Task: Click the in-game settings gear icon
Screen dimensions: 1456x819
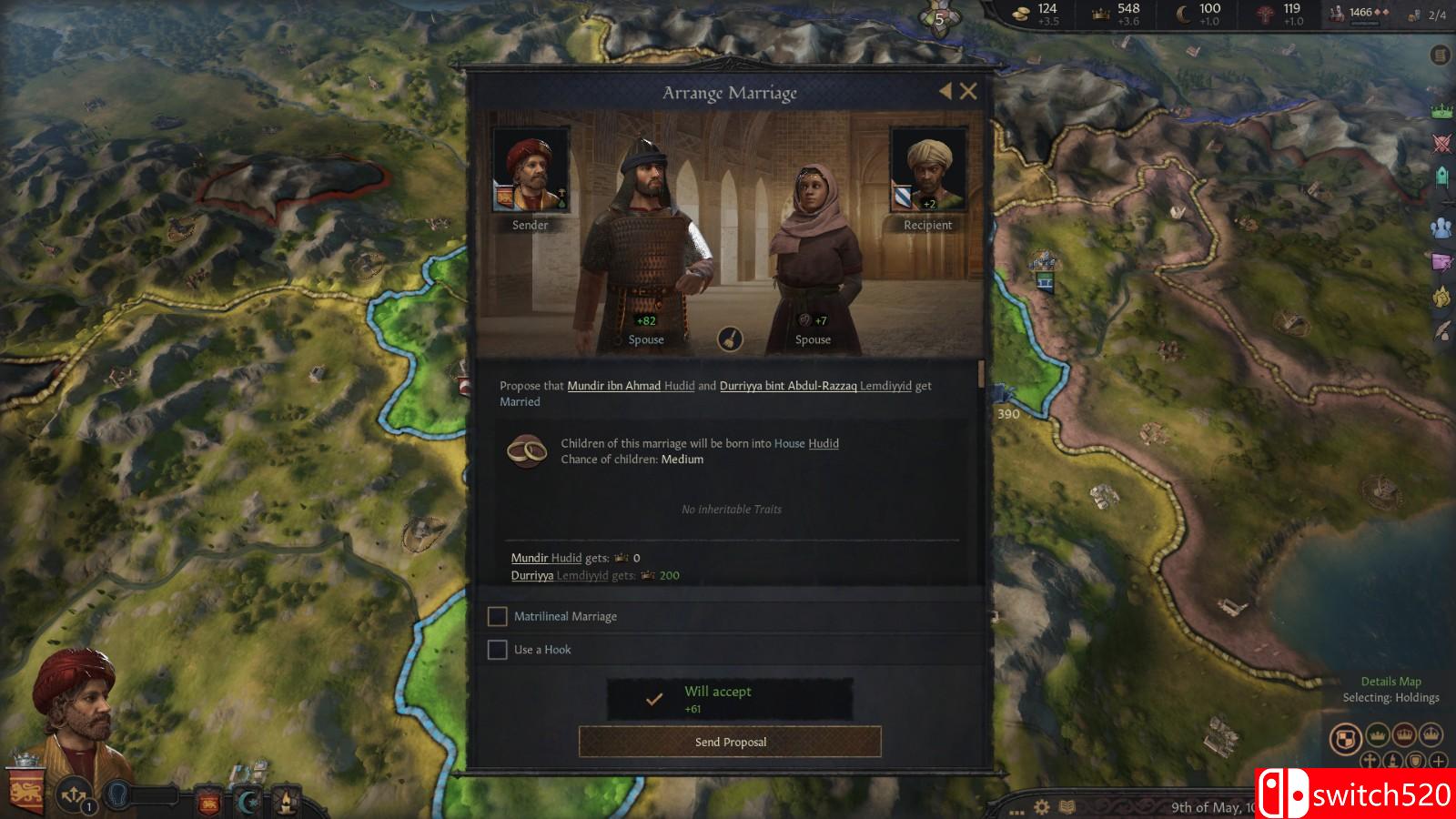Action: (1041, 806)
